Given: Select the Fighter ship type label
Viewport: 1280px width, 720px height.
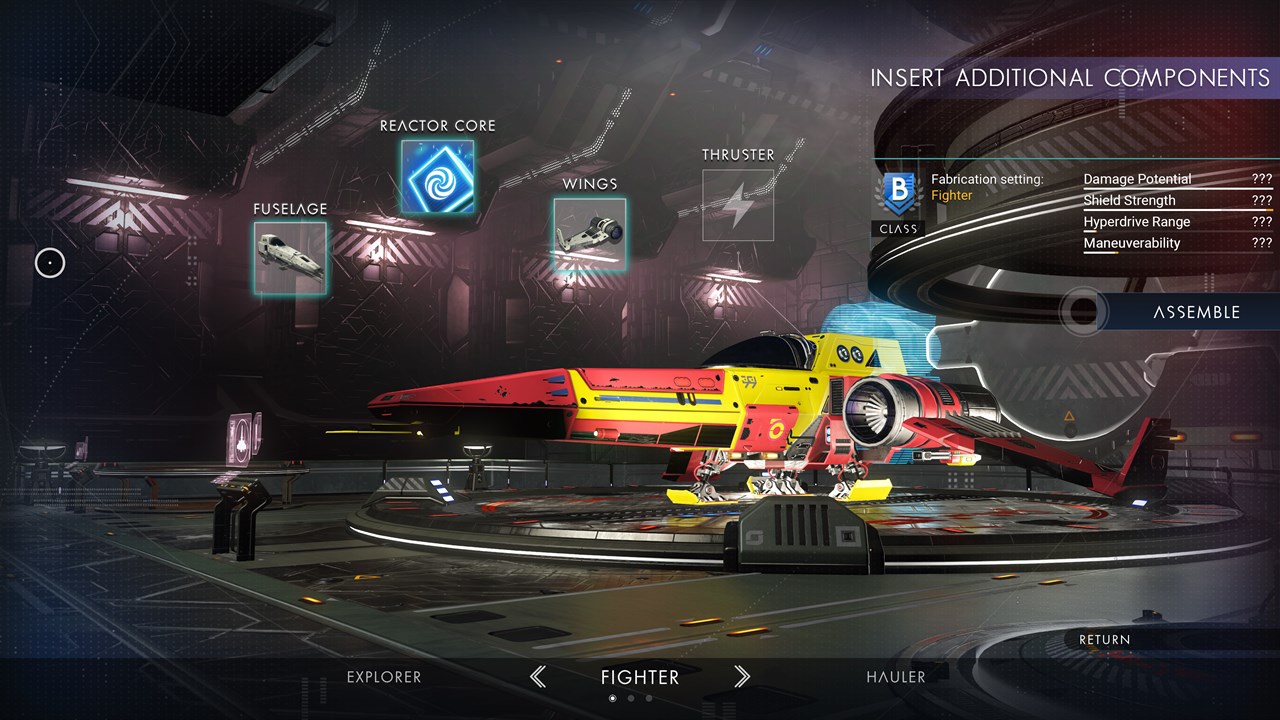Looking at the screenshot, I should click(x=640, y=677).
